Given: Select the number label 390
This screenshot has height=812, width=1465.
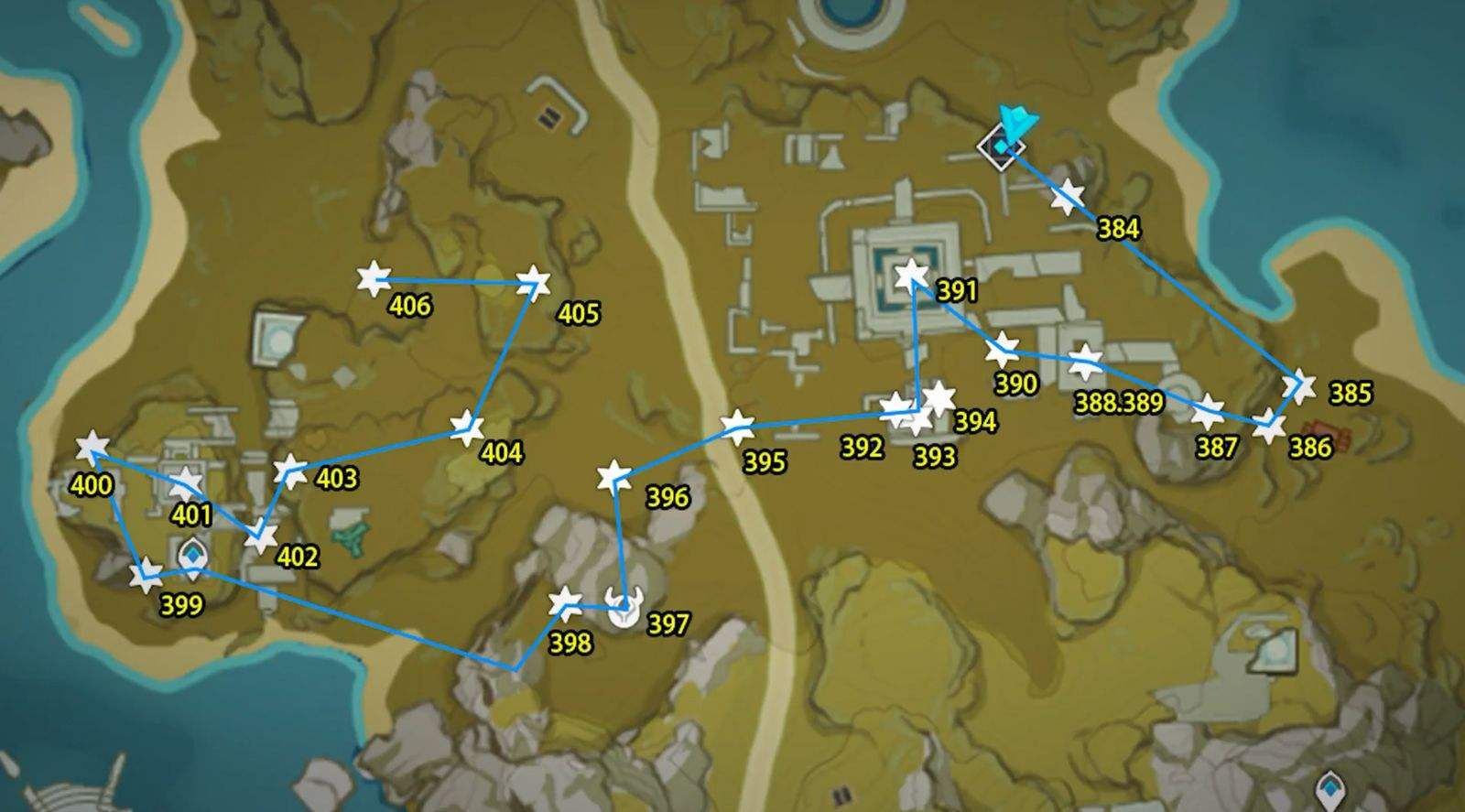Looking at the screenshot, I should 1016,385.
